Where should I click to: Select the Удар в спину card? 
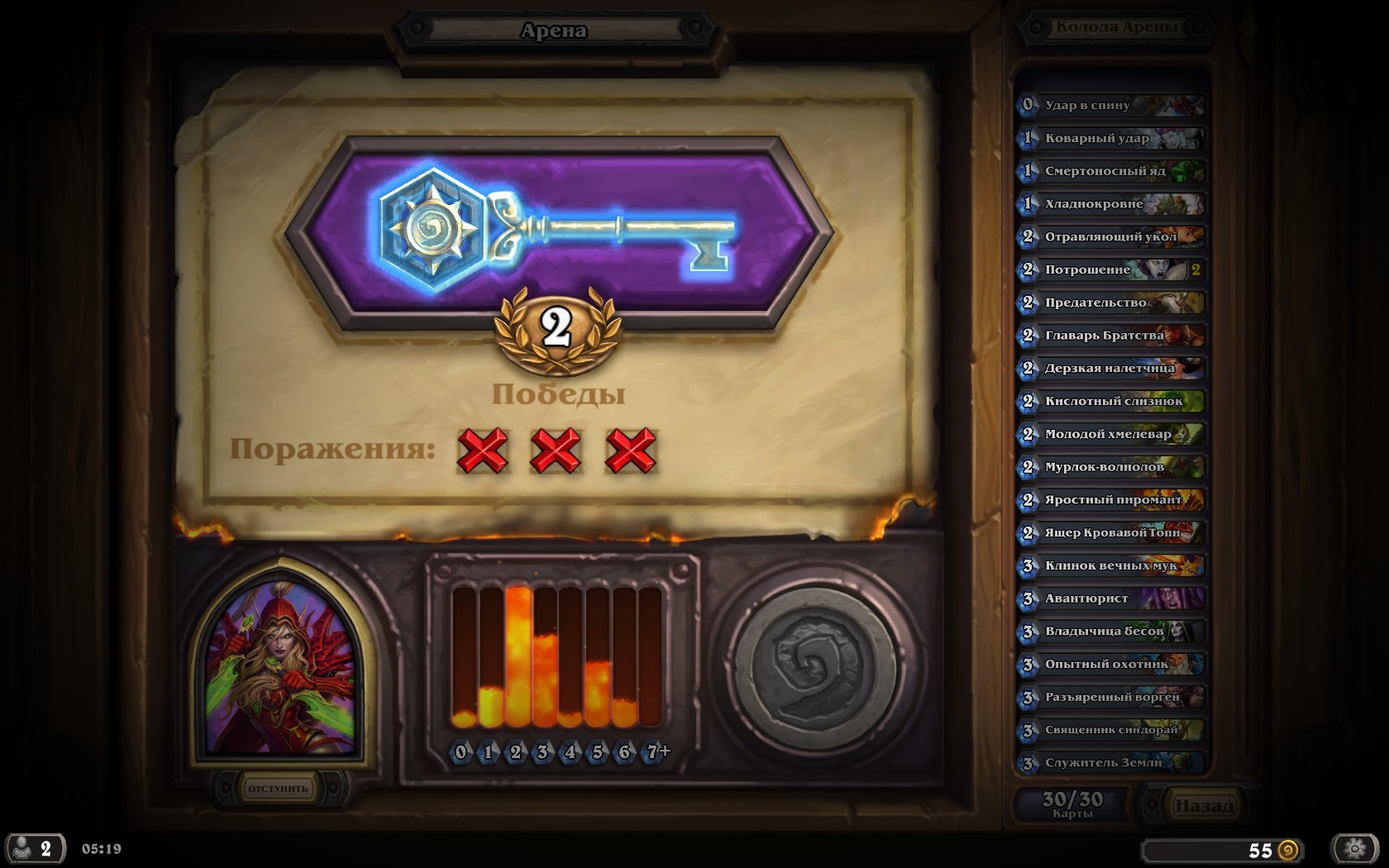pos(1110,106)
